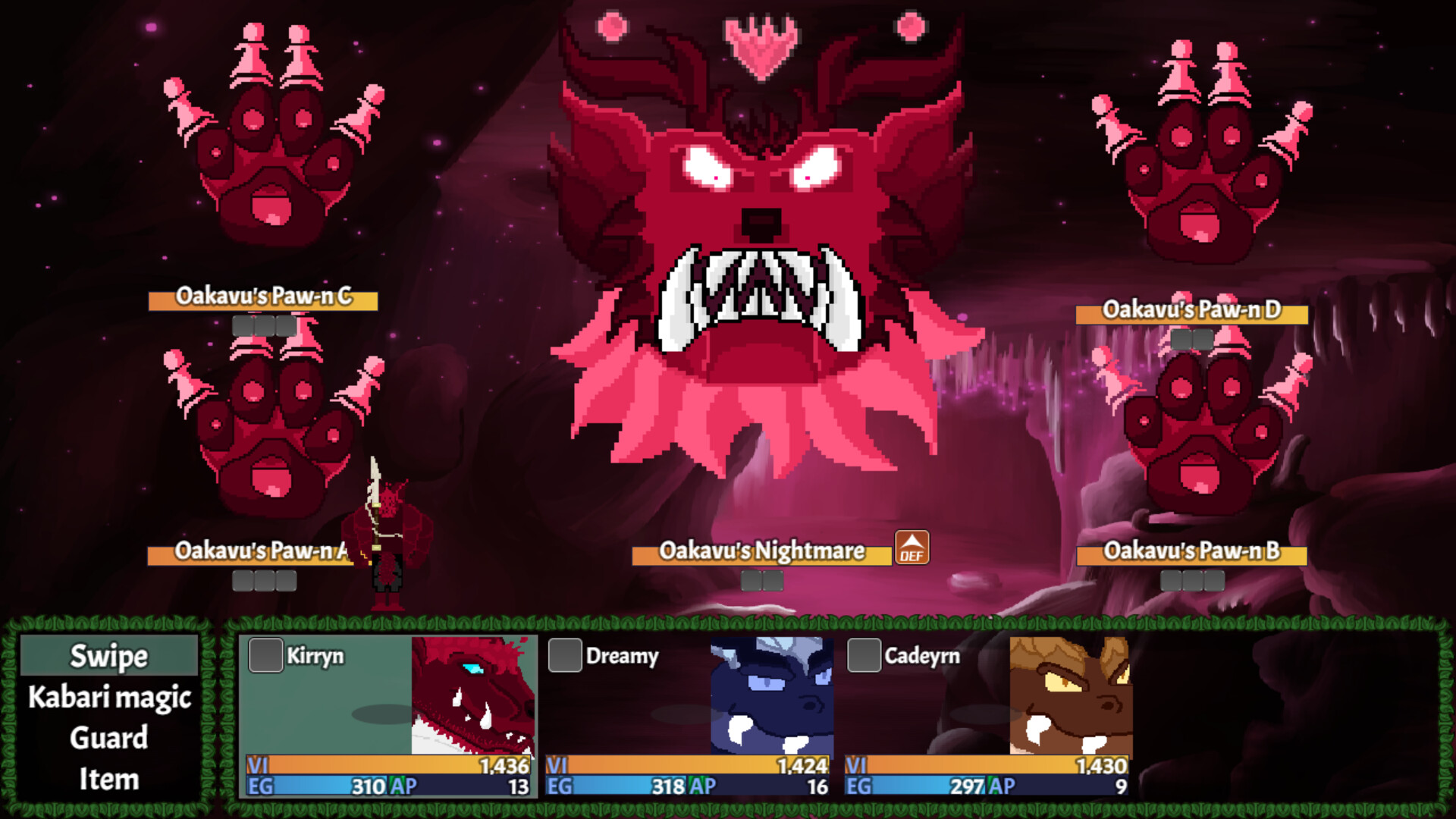1456x819 pixels.
Task: Select the Oakavu's Paw-n B nameplate
Action: tap(1191, 554)
